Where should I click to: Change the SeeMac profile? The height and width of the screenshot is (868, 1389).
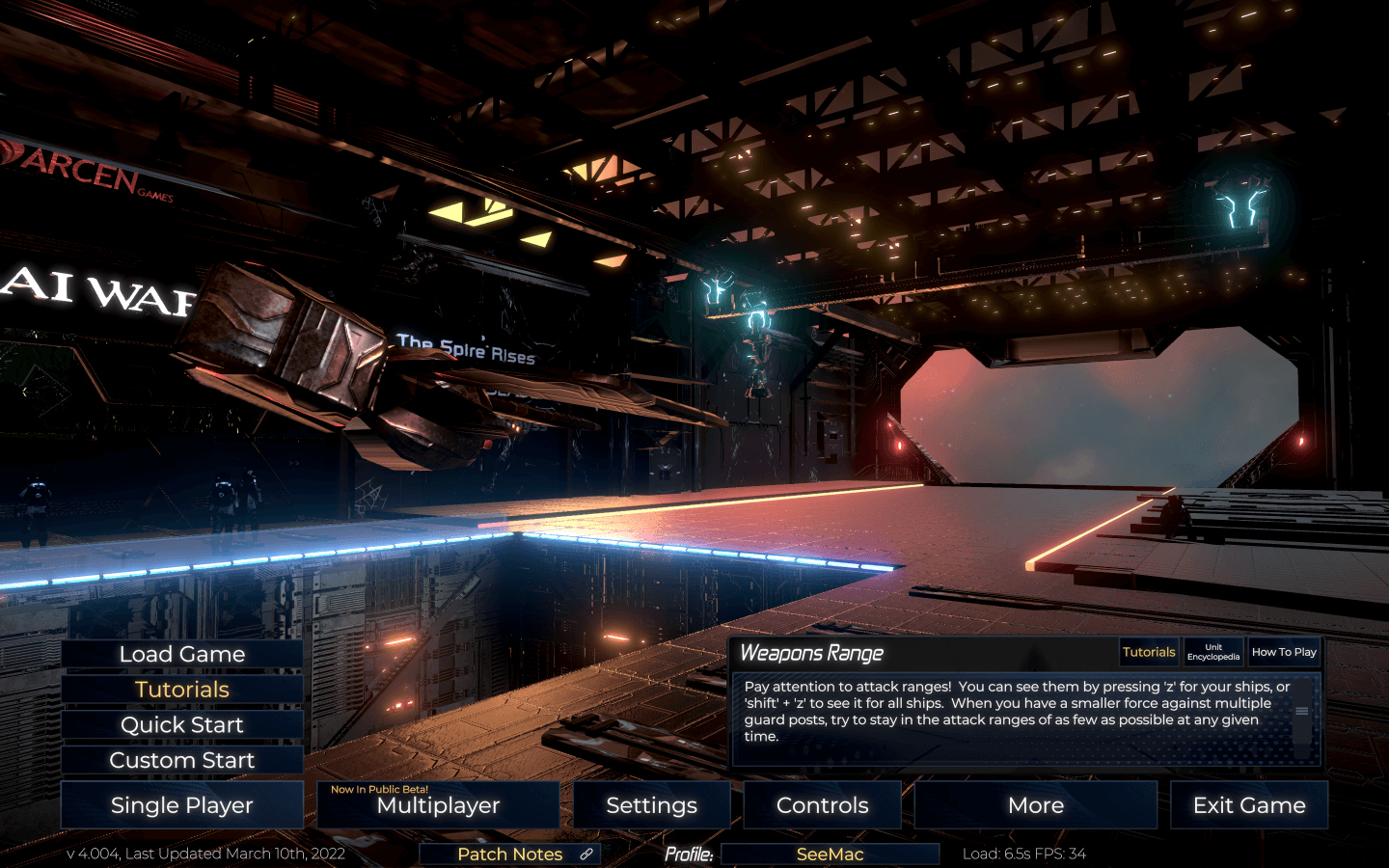pyautogui.click(x=830, y=854)
